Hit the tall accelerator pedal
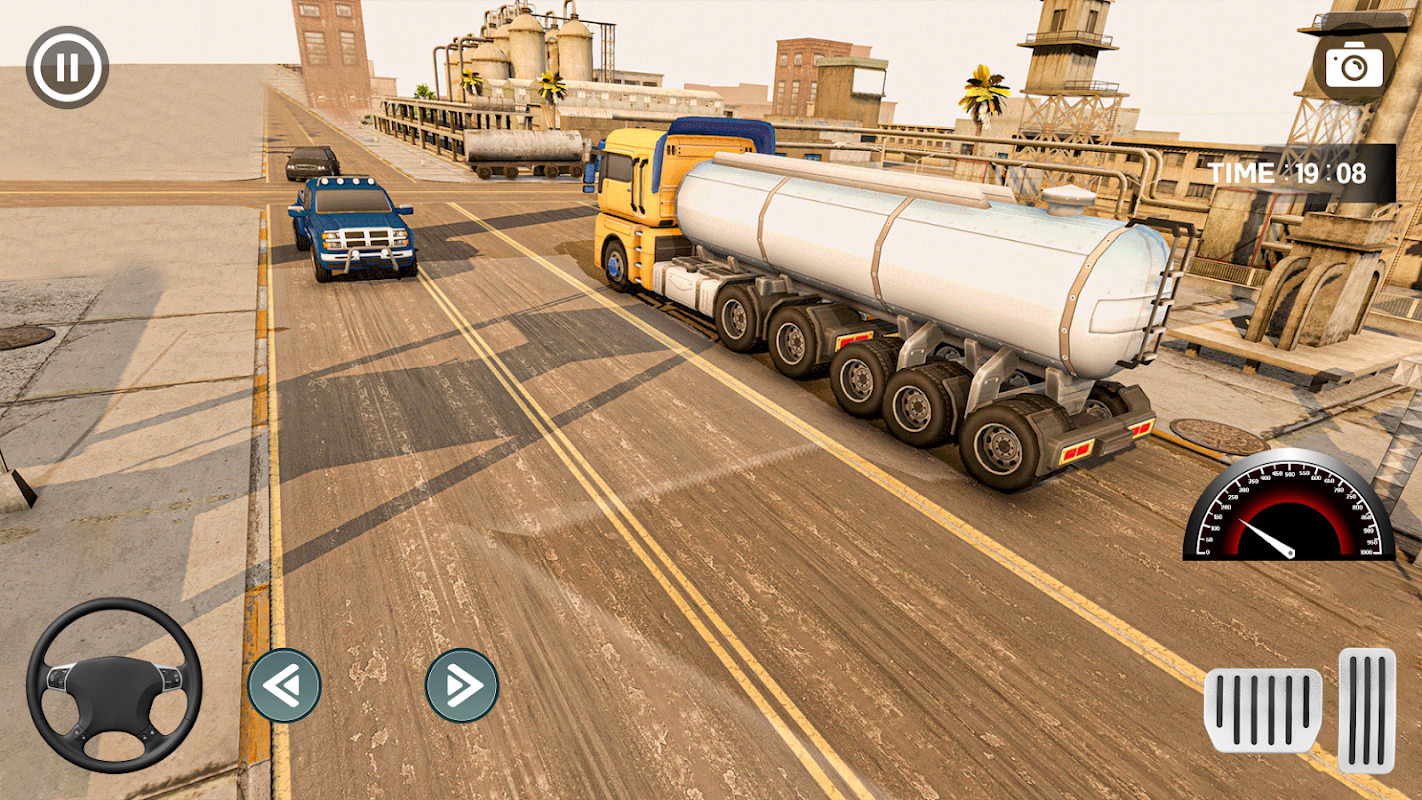 [x=1367, y=710]
